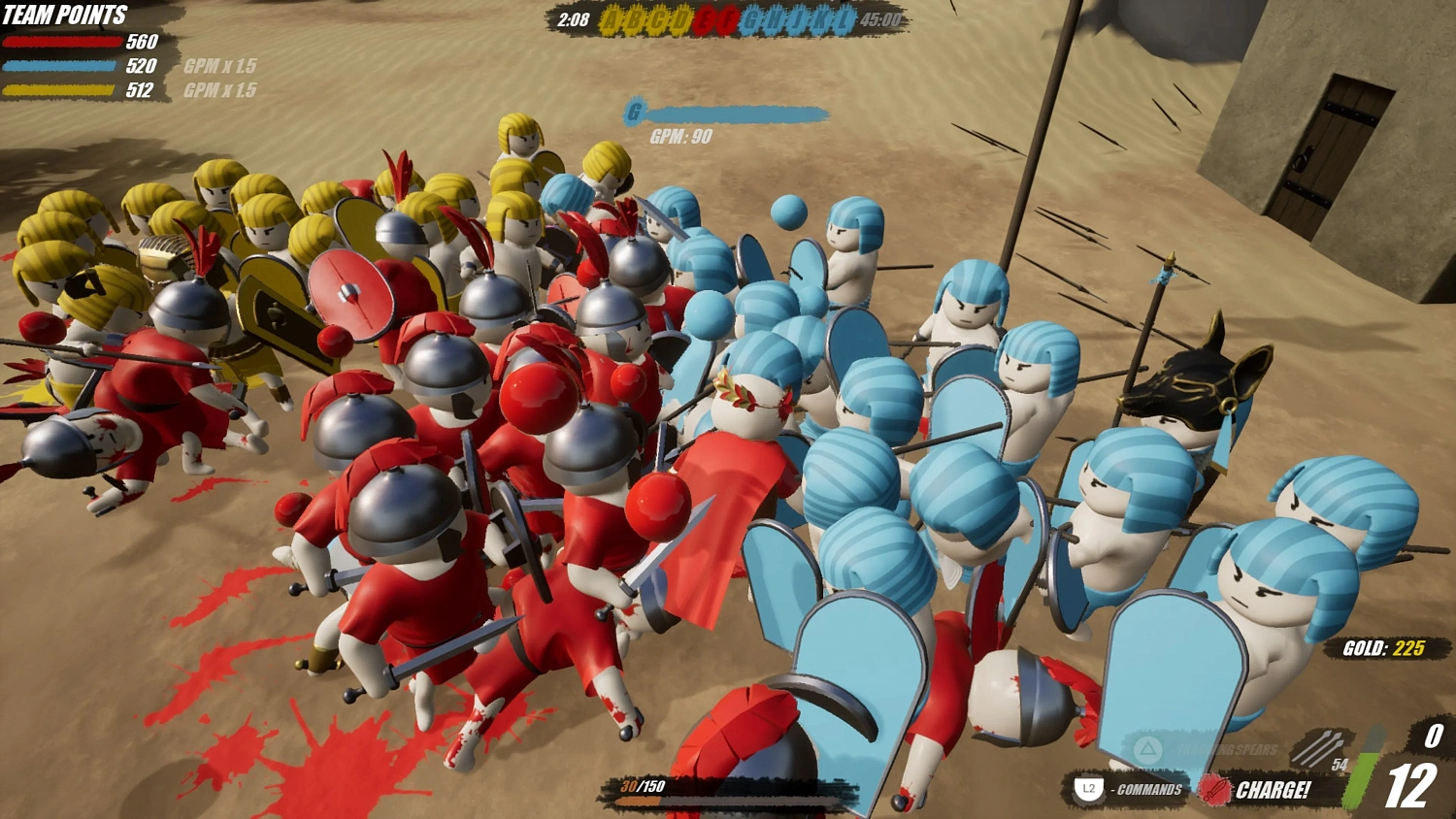This screenshot has width=1456, height=819.
Task: Click capture point G letter icon
Action: point(636,112)
